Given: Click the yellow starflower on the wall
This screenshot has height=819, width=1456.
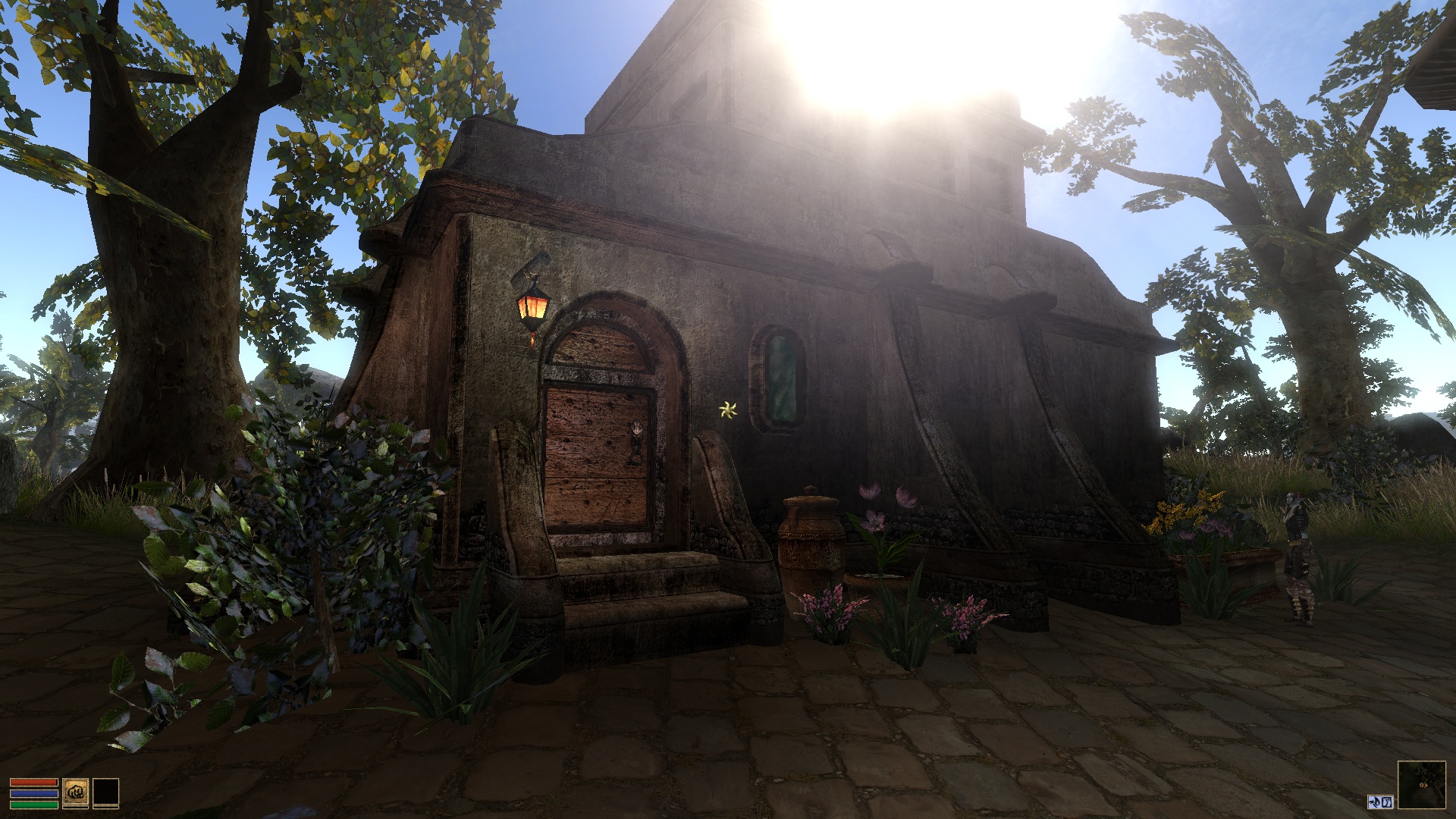Looking at the screenshot, I should click(x=726, y=410).
